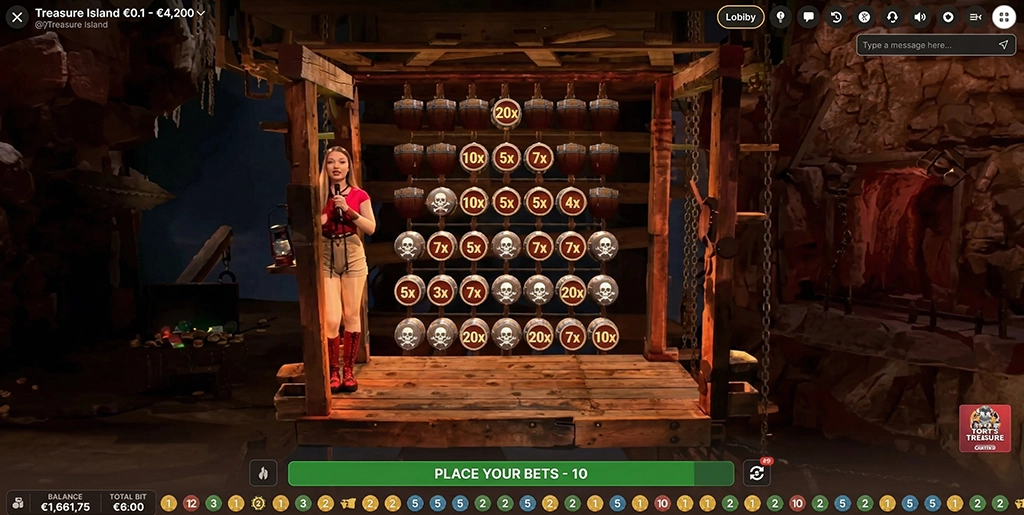Screen dimensions: 1024x515
Task: Click the red 12 result in history strip
Action: click(191, 503)
